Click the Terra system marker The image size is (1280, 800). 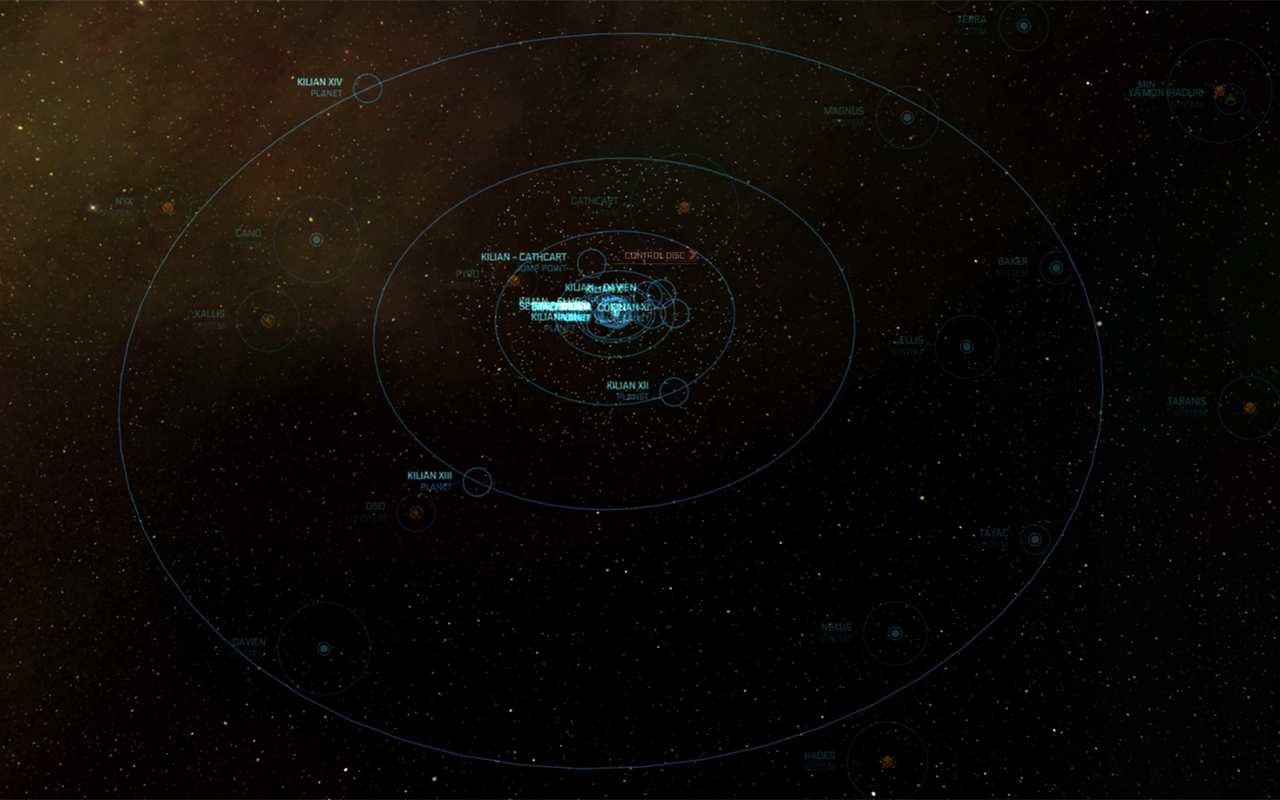[x=1023, y=25]
